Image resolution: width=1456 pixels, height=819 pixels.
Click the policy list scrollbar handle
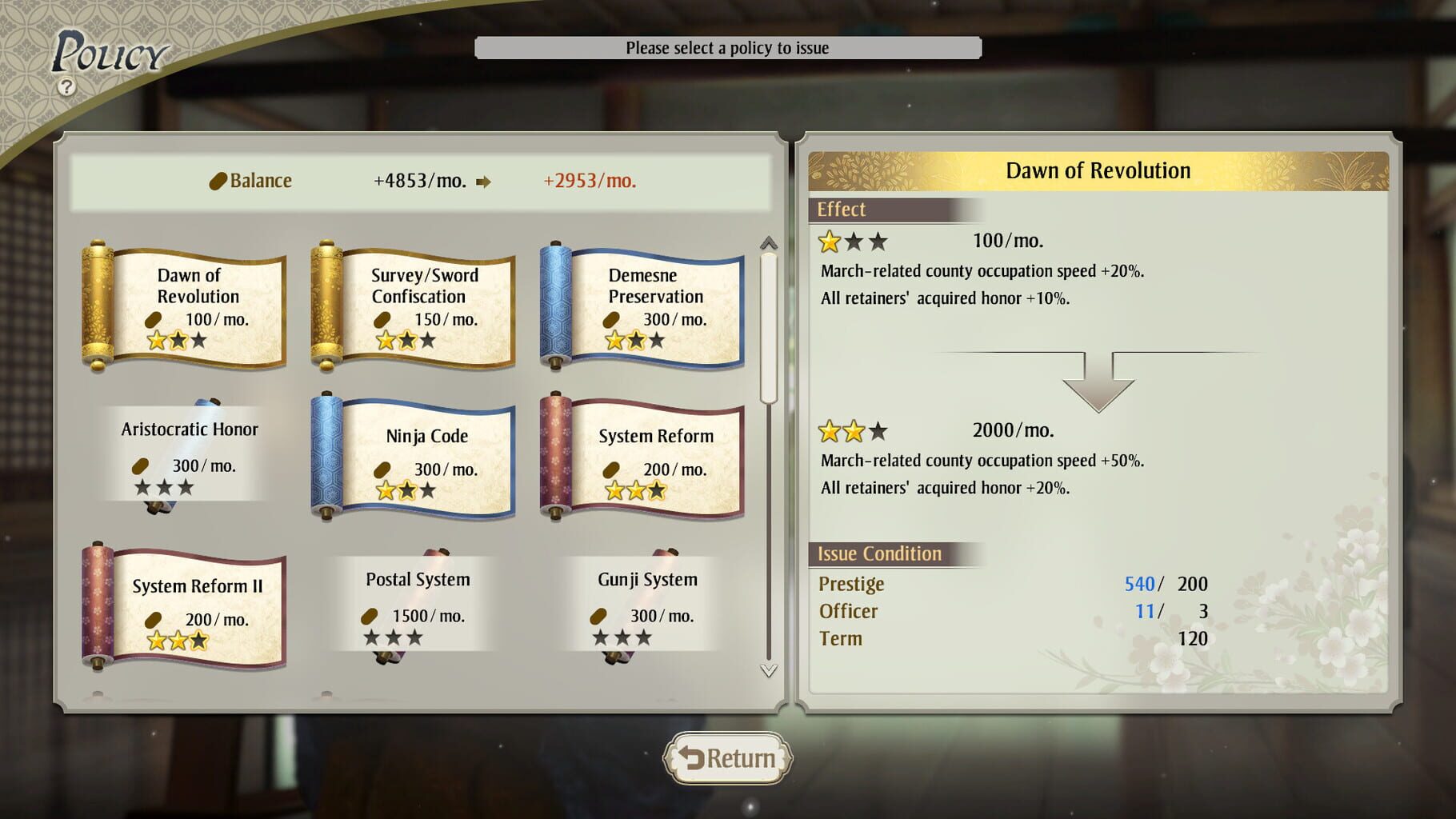coord(769,328)
